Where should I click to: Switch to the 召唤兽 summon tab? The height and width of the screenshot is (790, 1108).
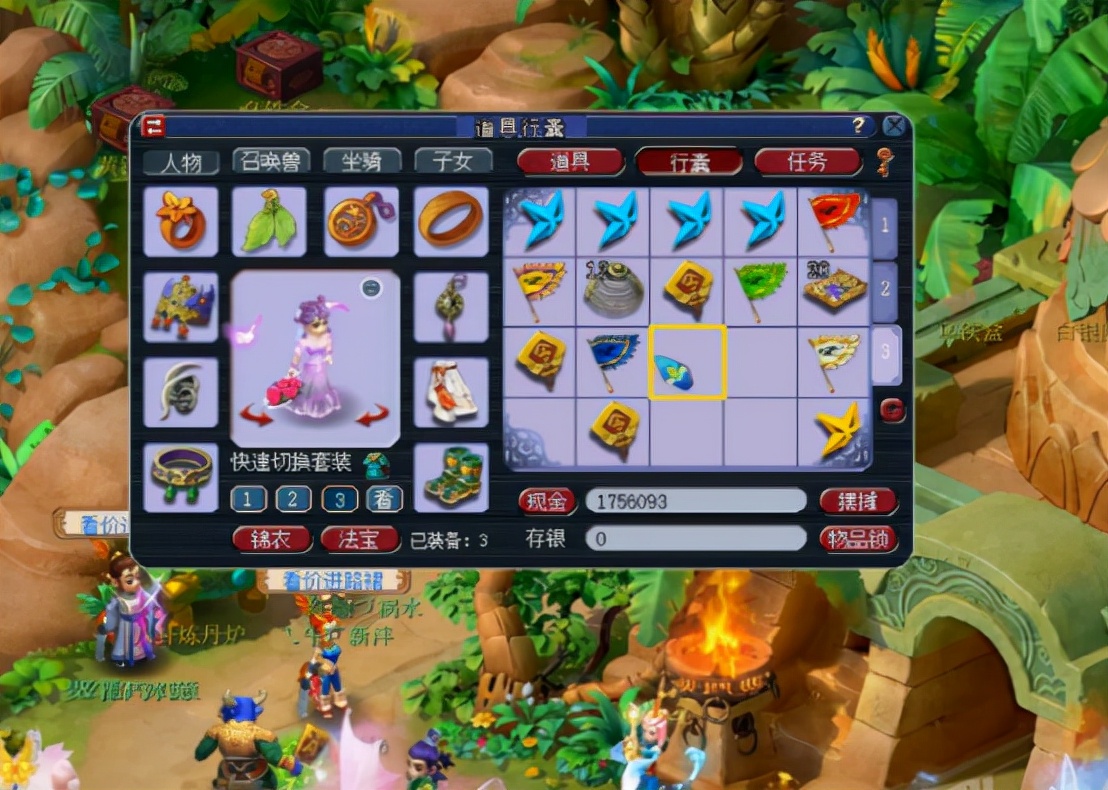coord(271,161)
